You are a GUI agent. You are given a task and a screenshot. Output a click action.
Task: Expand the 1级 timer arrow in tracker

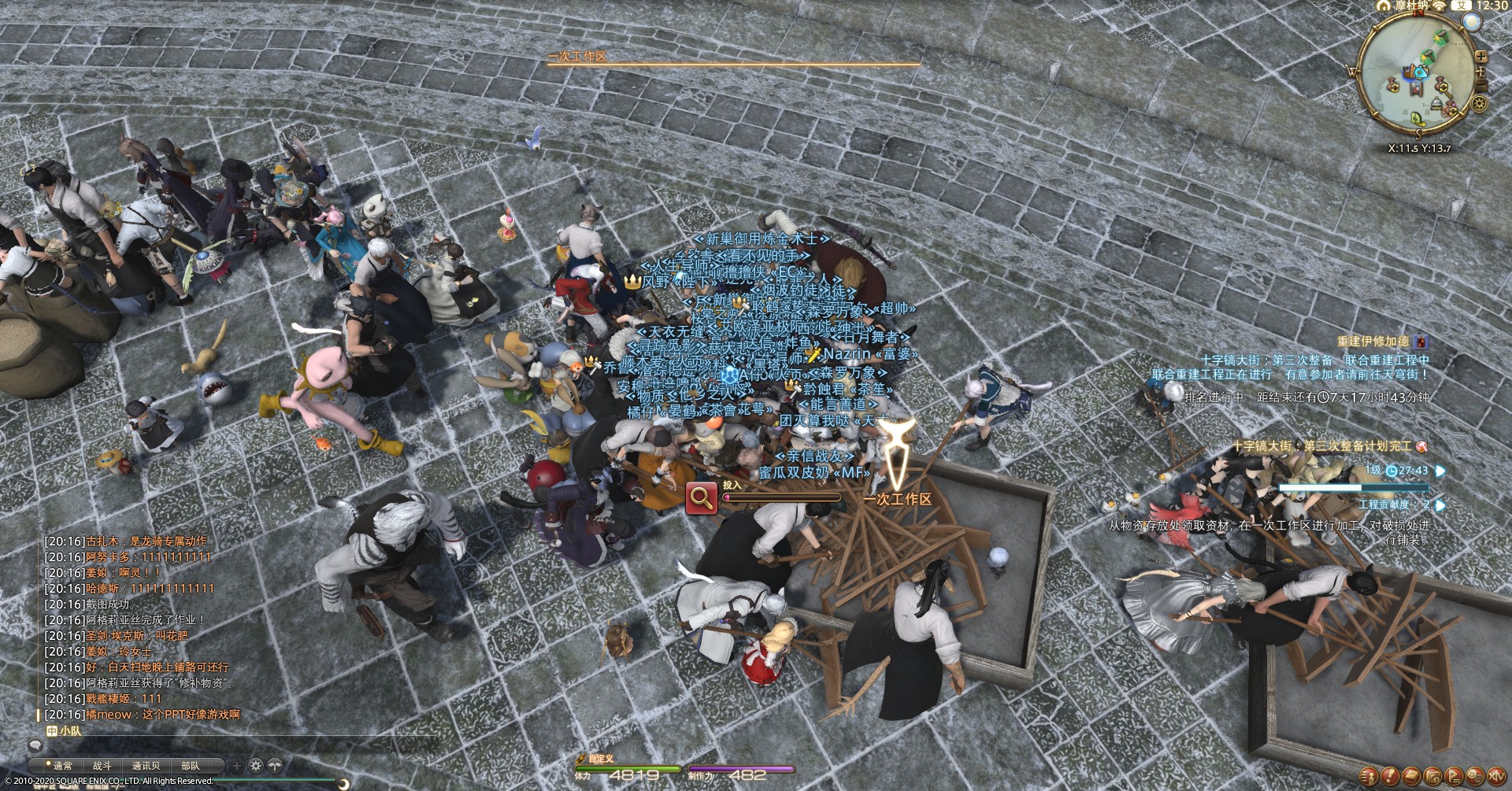tap(1440, 471)
